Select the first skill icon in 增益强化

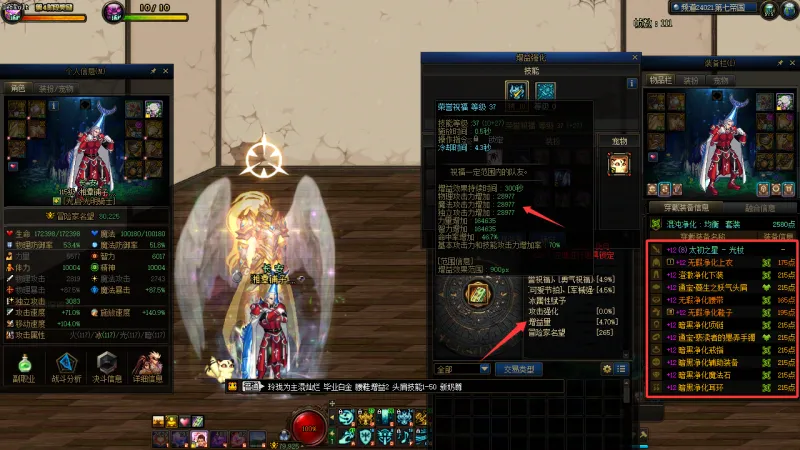pyautogui.click(x=516, y=91)
